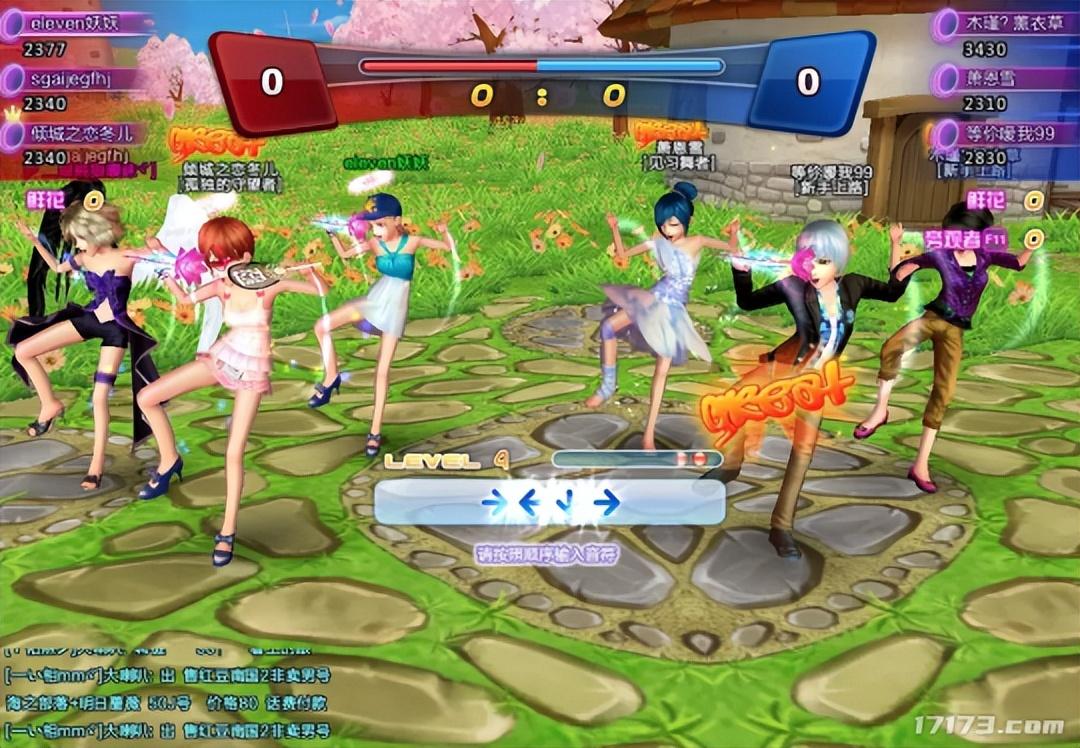Click the chat log message area
Screen dimensions: 1080x748
(x=170, y=690)
